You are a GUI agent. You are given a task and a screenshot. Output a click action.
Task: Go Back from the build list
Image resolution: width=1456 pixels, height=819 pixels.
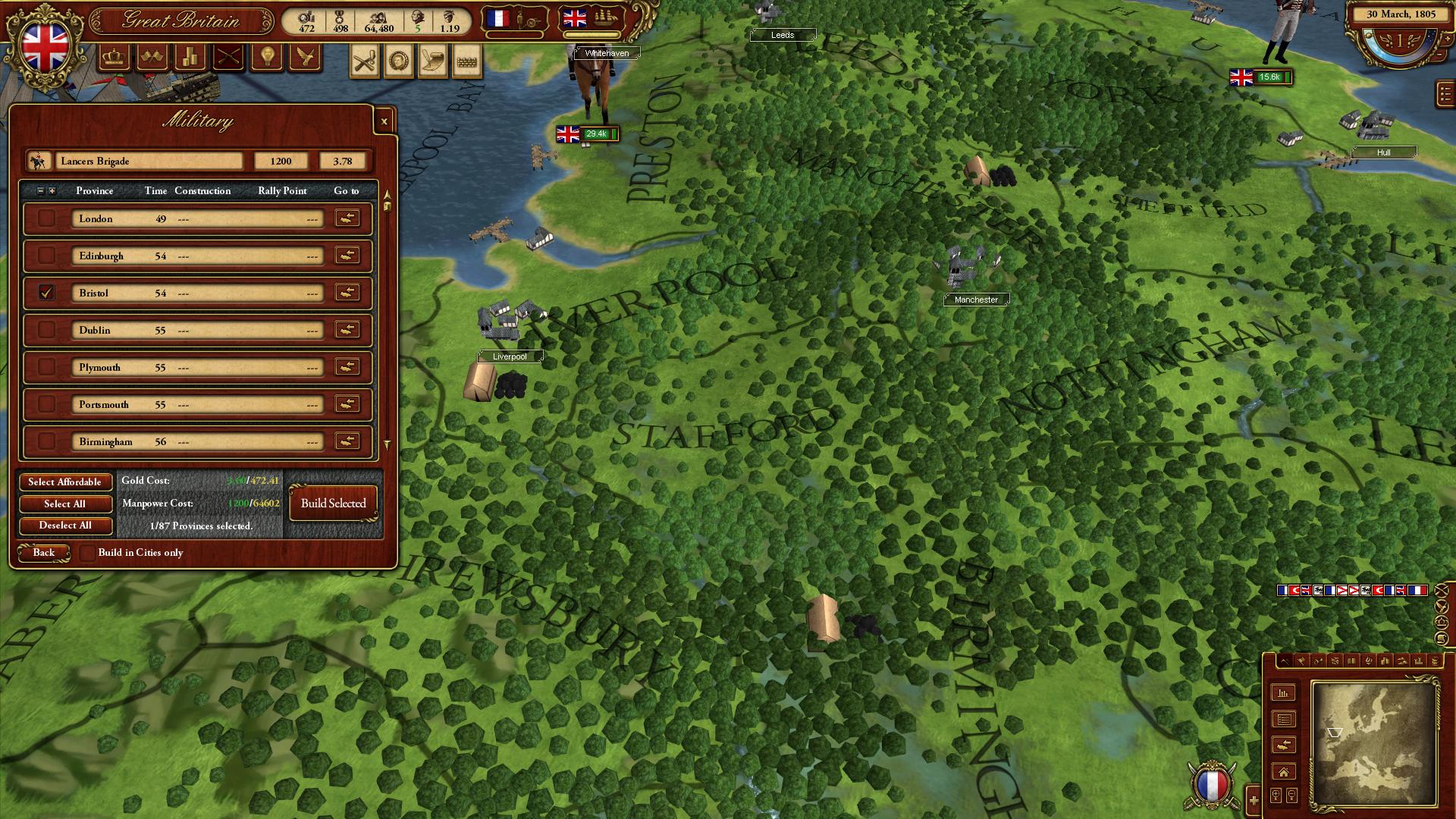click(44, 553)
